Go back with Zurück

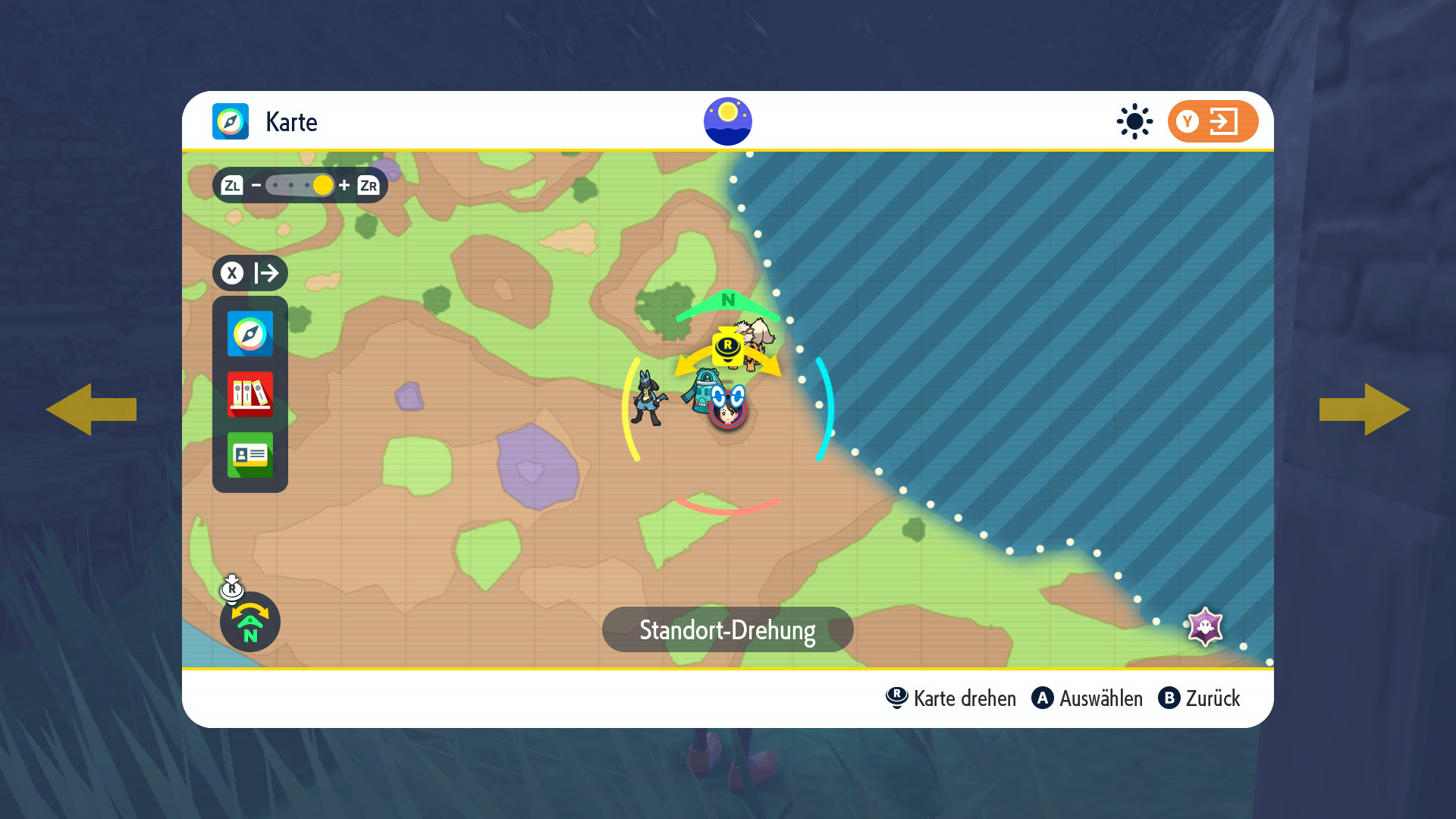pos(1200,698)
